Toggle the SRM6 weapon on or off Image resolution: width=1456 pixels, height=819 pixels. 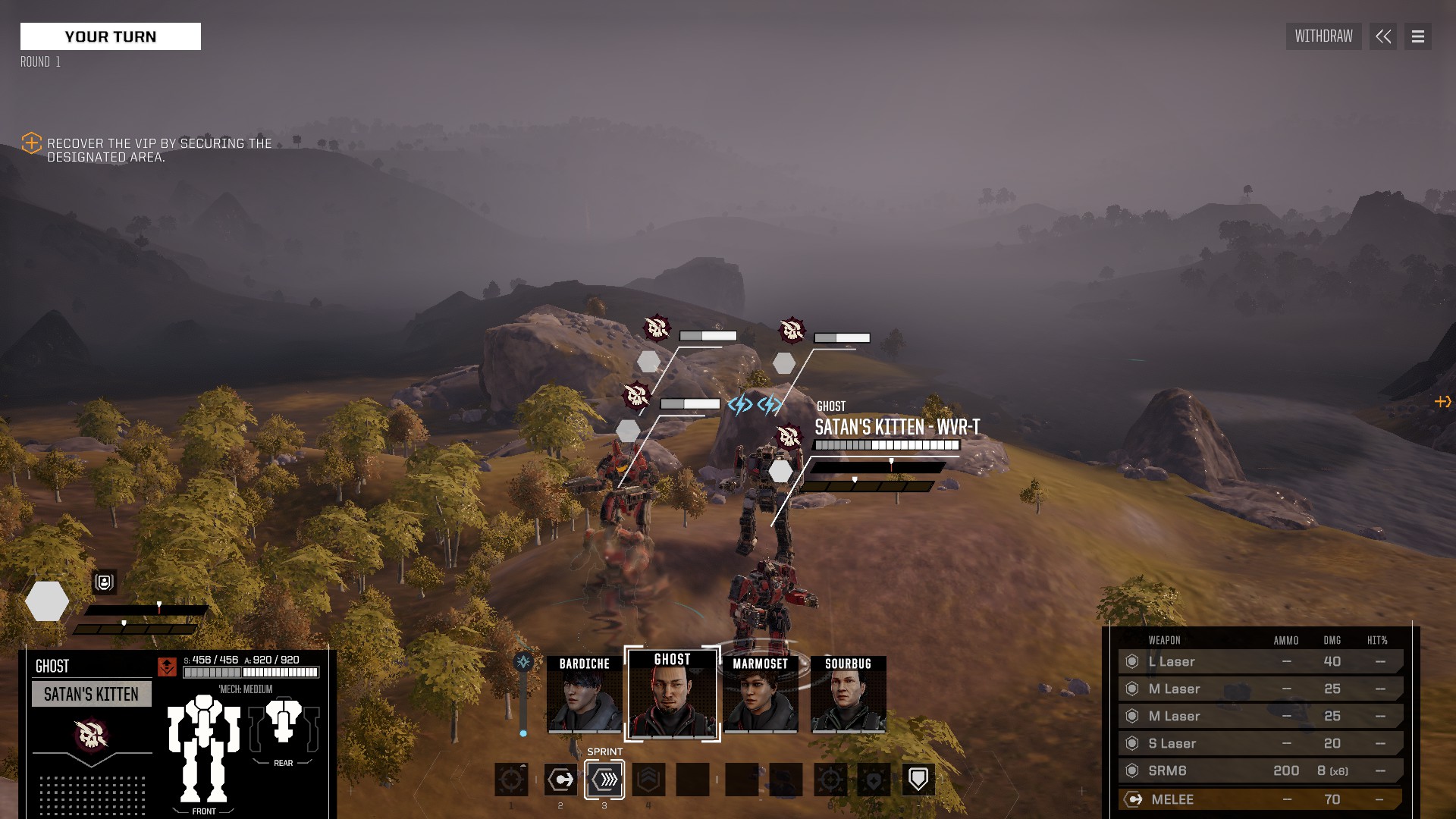(x=1134, y=770)
